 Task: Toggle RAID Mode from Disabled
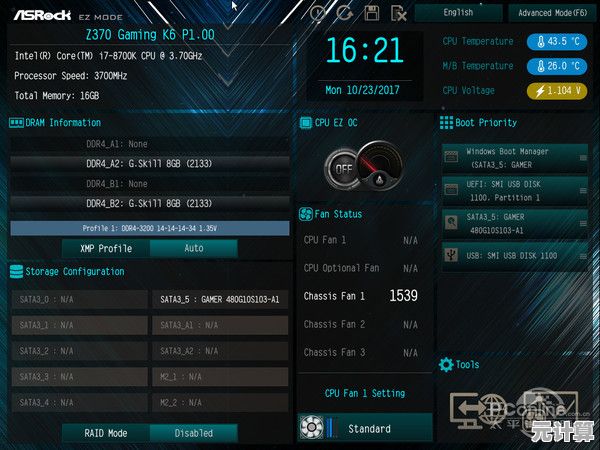click(194, 433)
